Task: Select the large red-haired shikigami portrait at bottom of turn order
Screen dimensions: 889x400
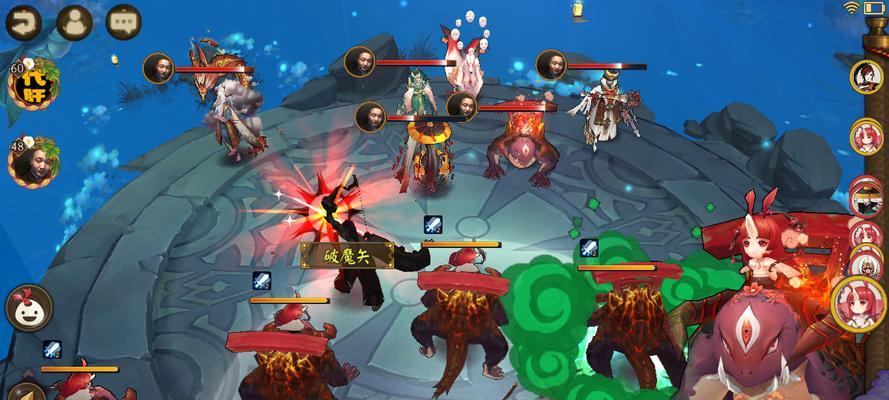Action: tap(861, 300)
